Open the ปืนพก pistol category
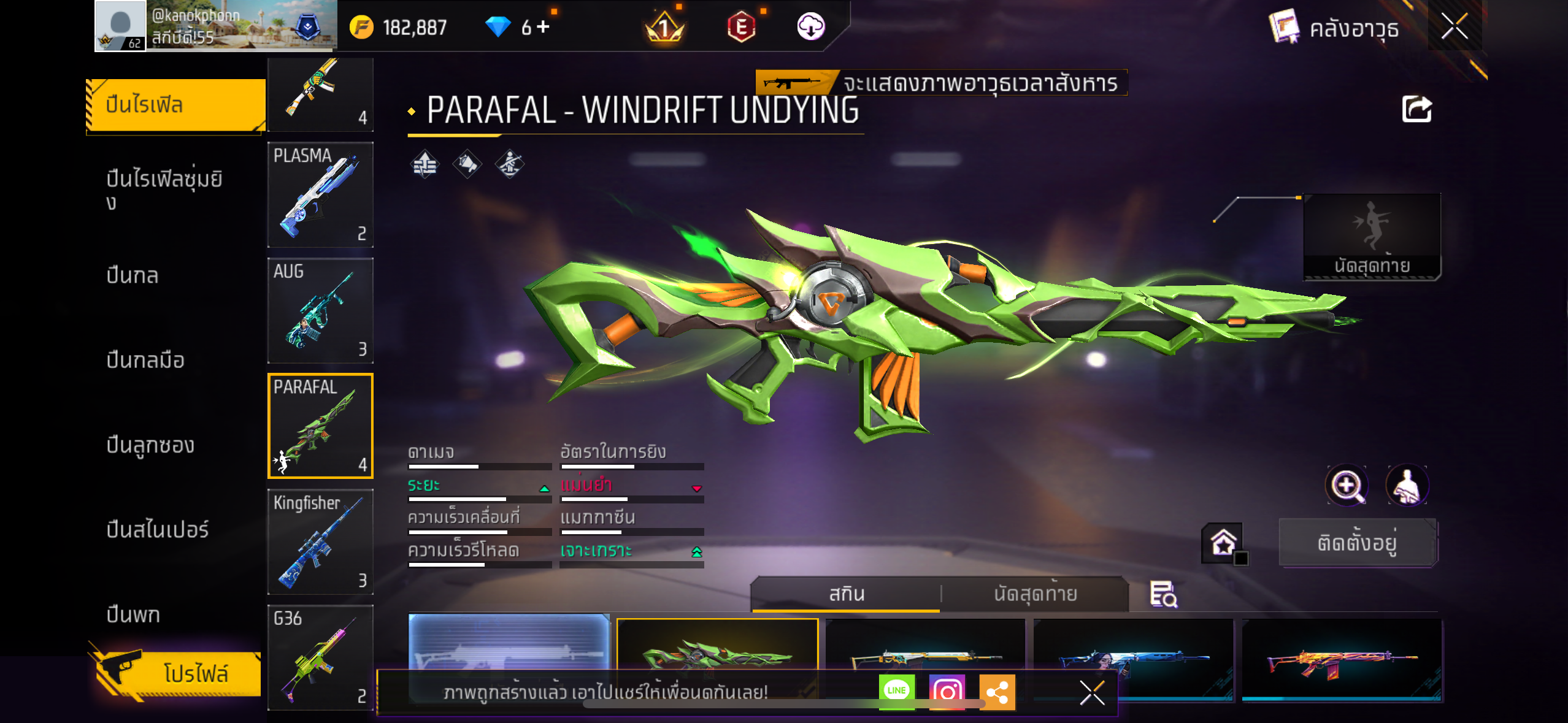Screen dimensions: 1568x723 pos(133,614)
